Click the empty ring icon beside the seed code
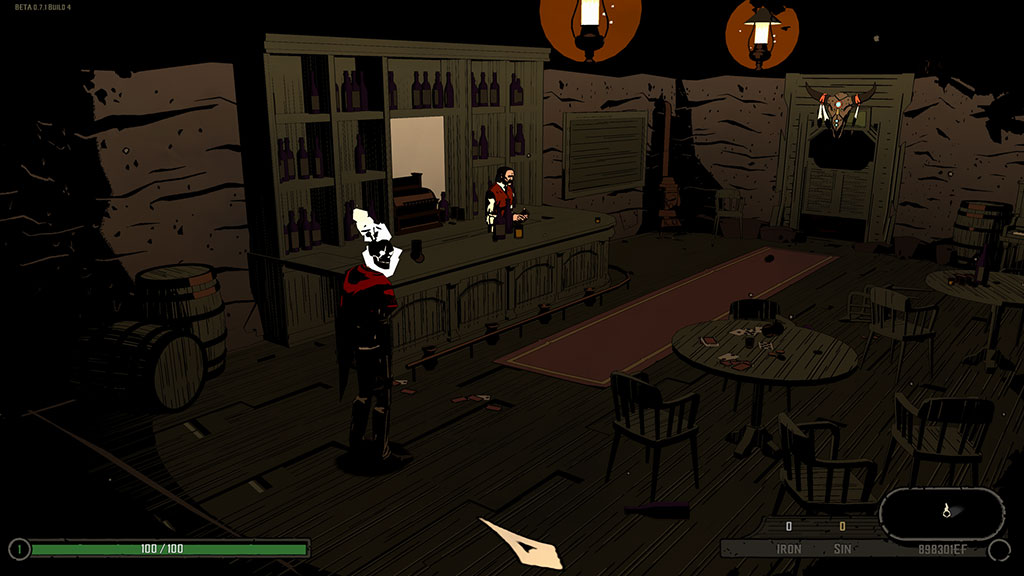The image size is (1024, 576). 998,549
